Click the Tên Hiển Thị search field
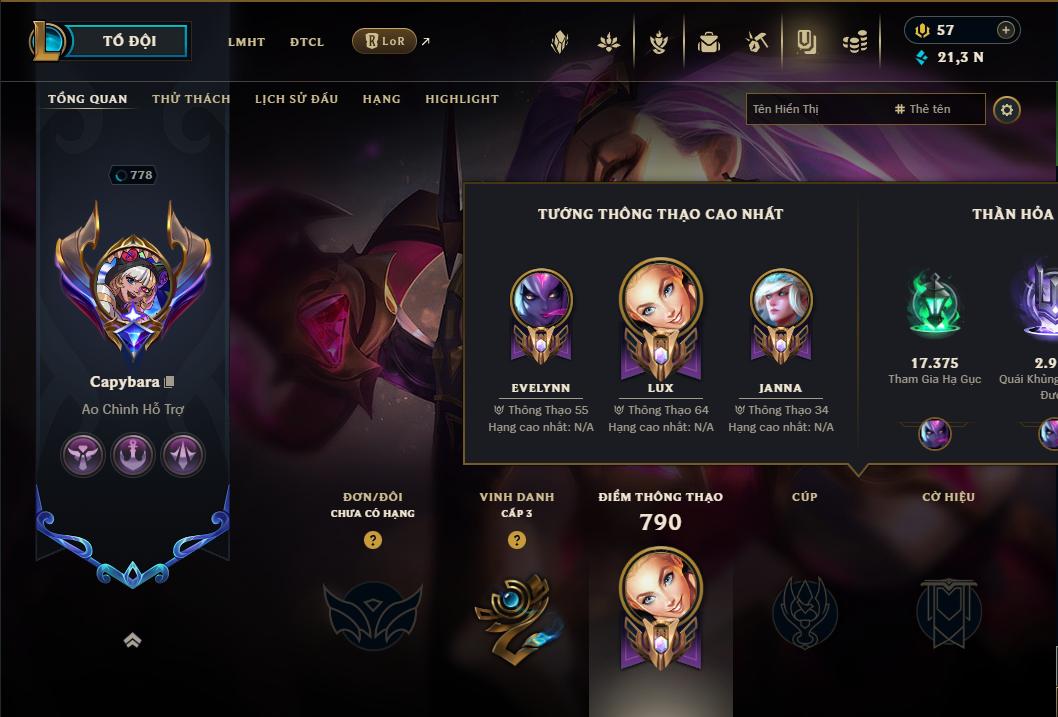This screenshot has width=1058, height=717. pos(815,109)
